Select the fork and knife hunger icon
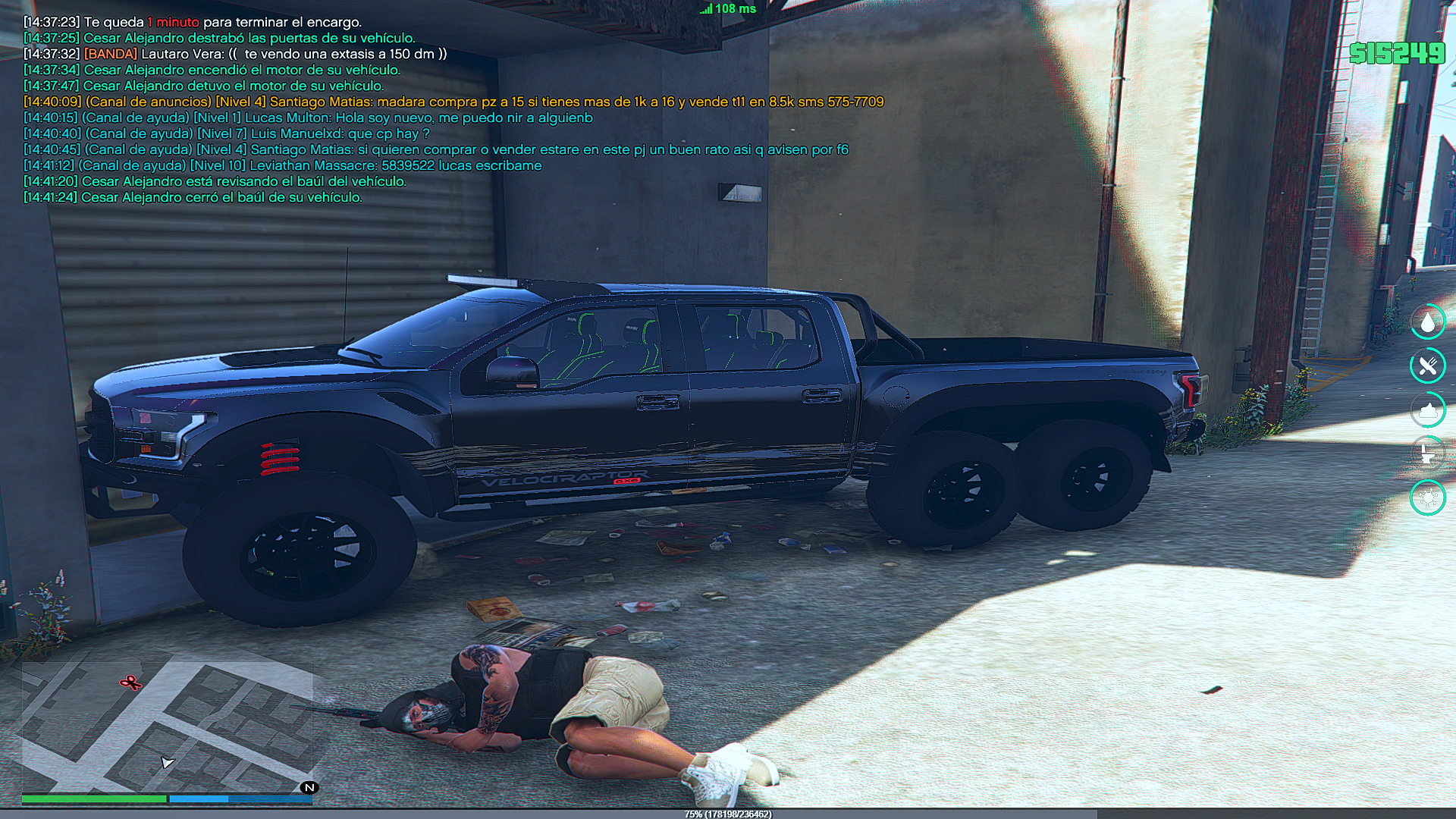 click(x=1428, y=366)
